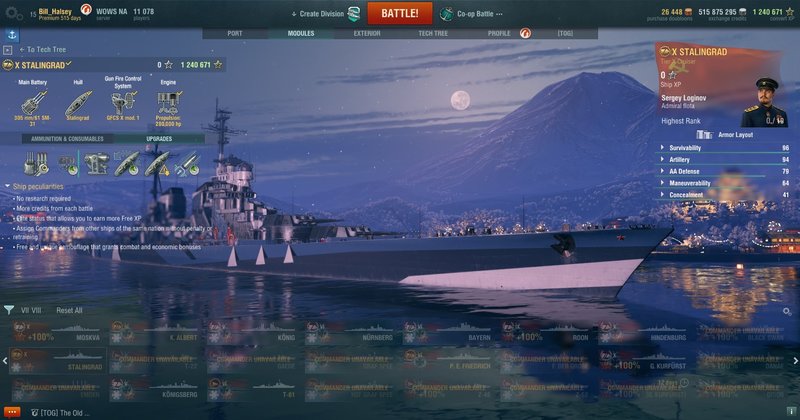Open the Tech Tree tab
Screen dimensions: 800x420
[x=433, y=33]
